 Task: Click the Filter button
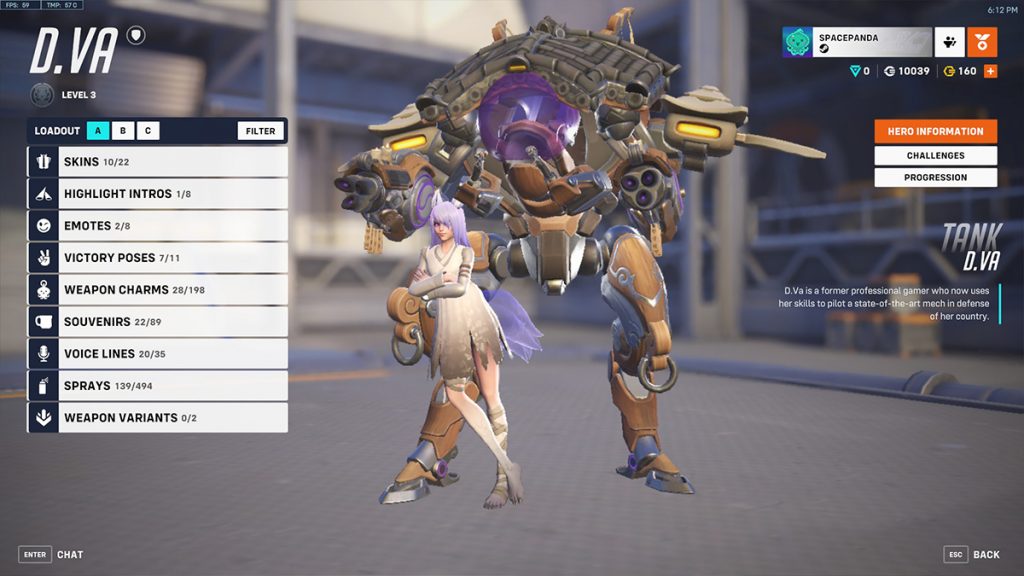tap(260, 131)
